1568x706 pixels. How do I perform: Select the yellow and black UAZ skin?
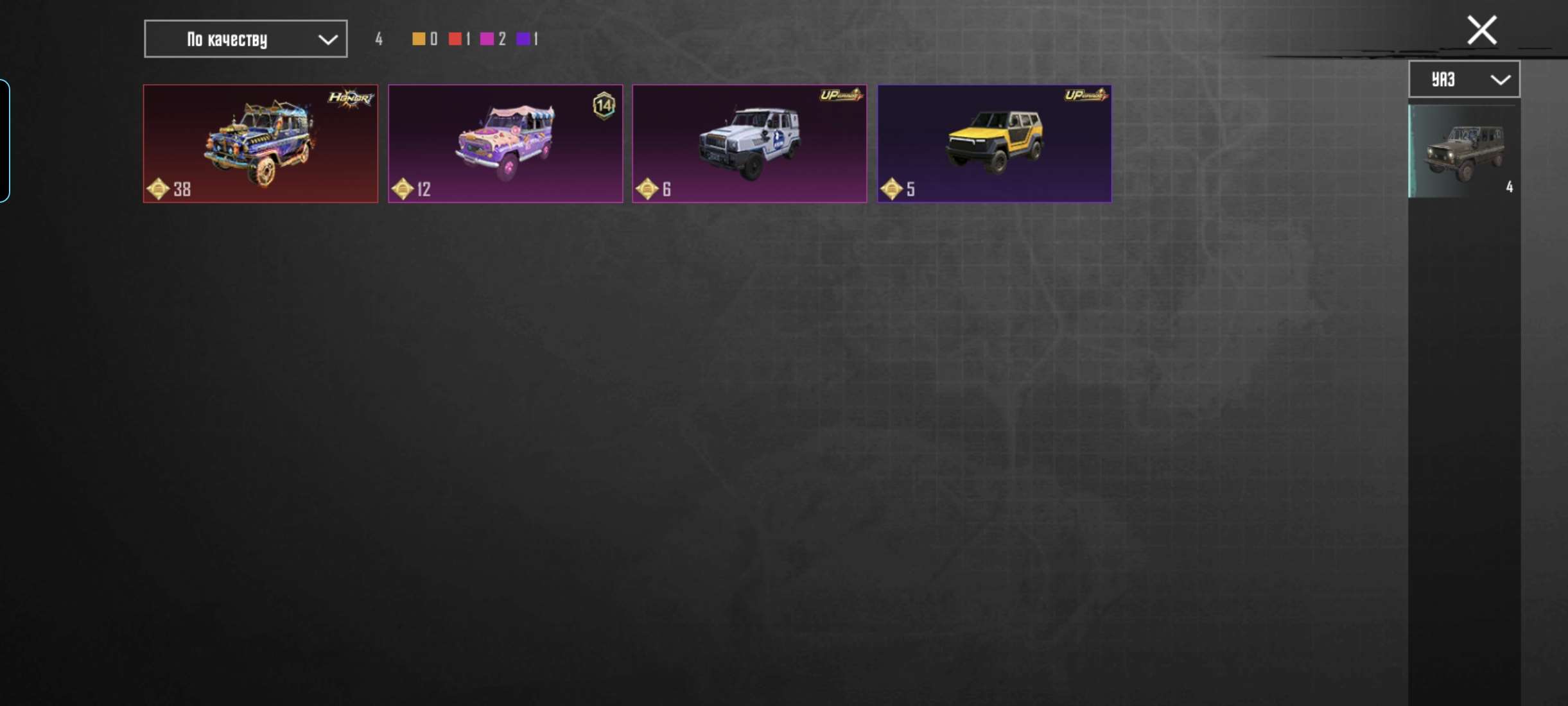click(x=994, y=144)
